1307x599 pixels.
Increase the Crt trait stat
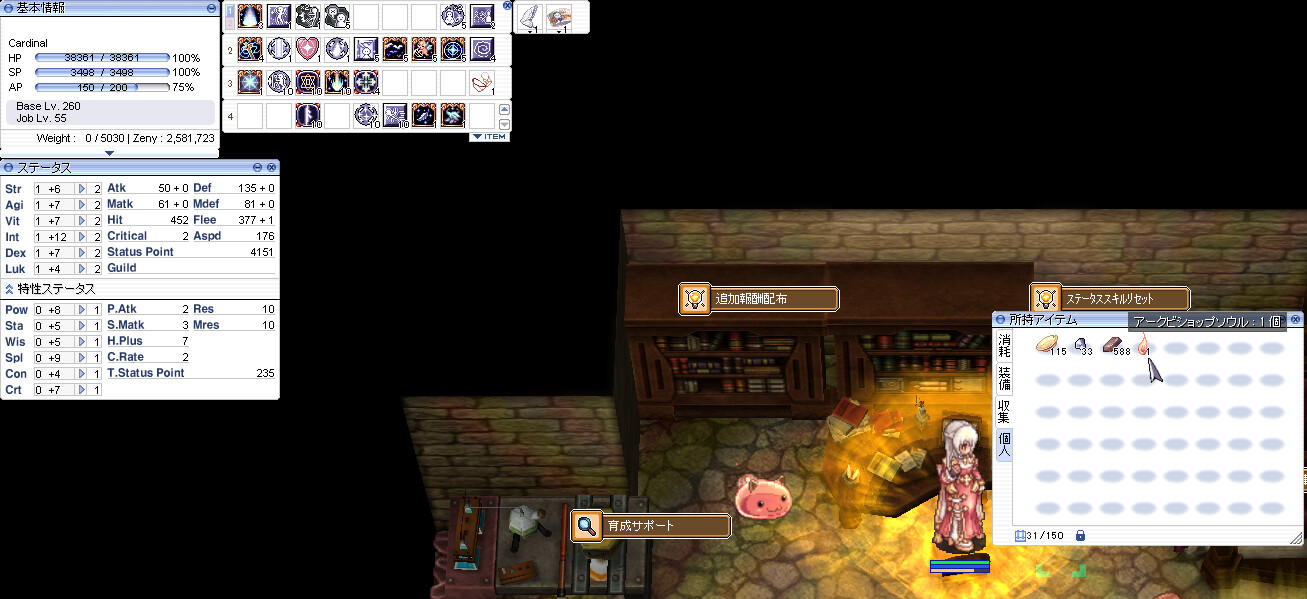click(x=82, y=389)
